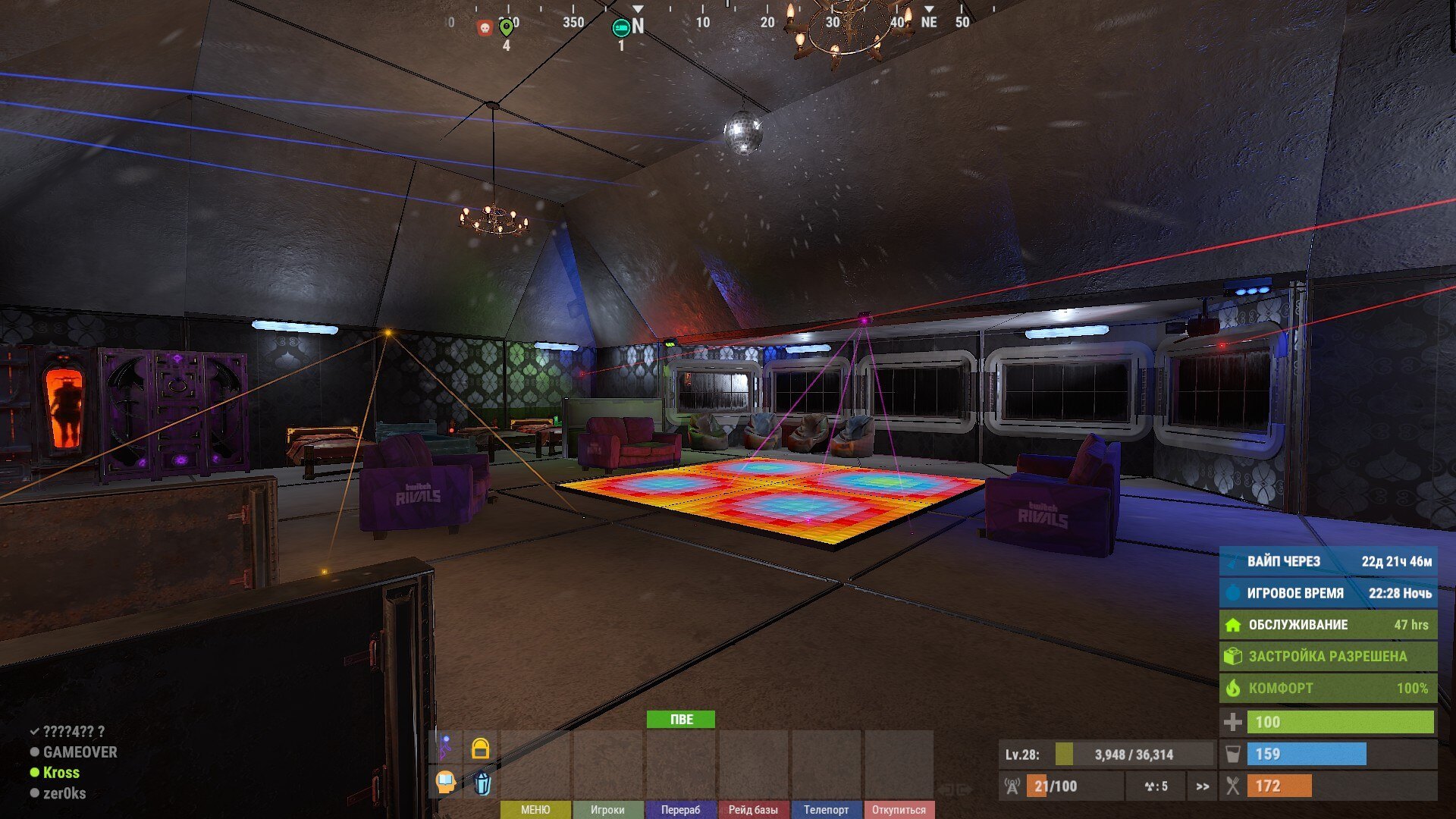Screen dimensions: 1456x819
Task: Click the blue trash bin icon
Action: coord(482,782)
